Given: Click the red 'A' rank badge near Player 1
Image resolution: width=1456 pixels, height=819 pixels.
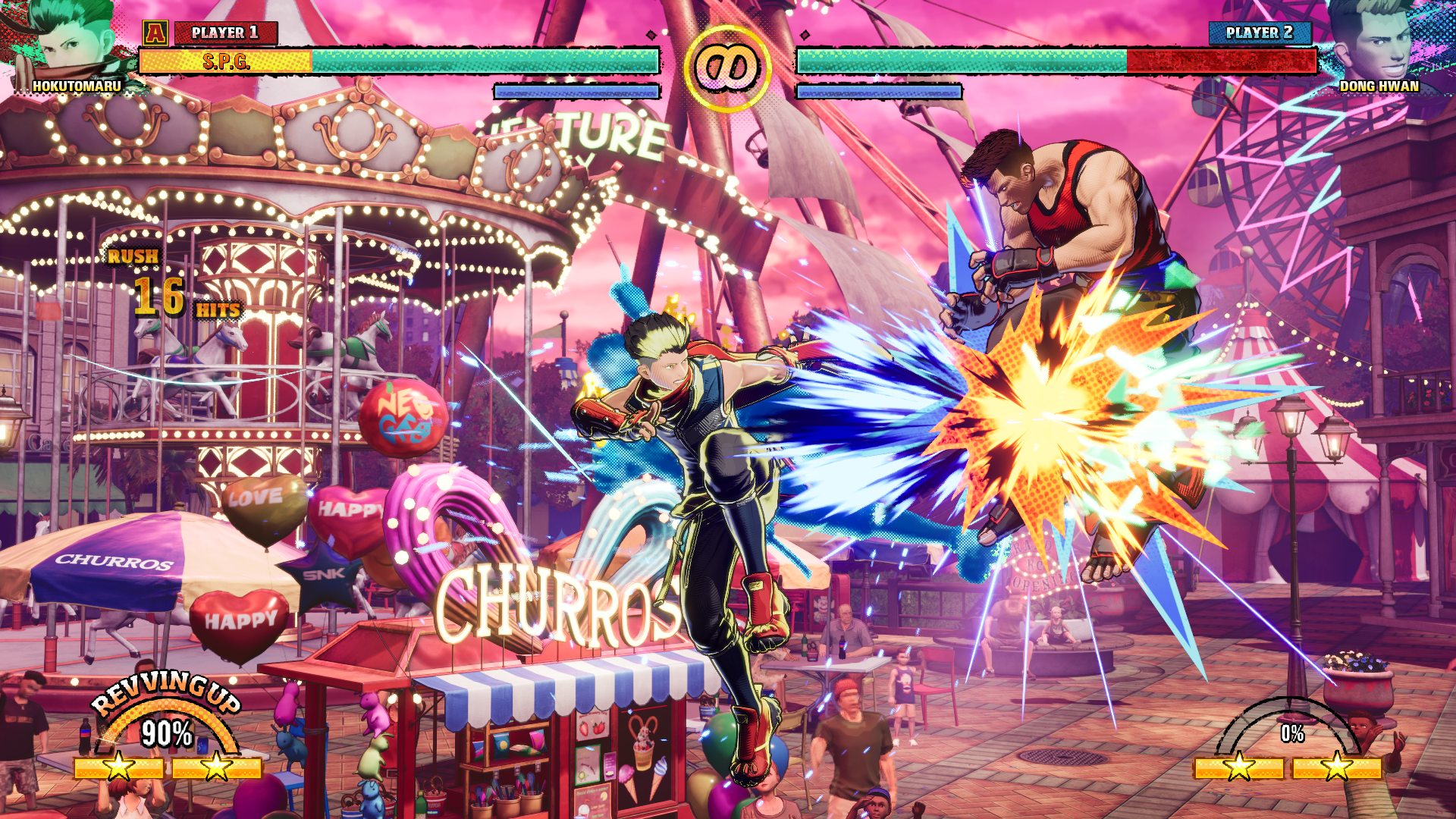Looking at the screenshot, I should [157, 33].
